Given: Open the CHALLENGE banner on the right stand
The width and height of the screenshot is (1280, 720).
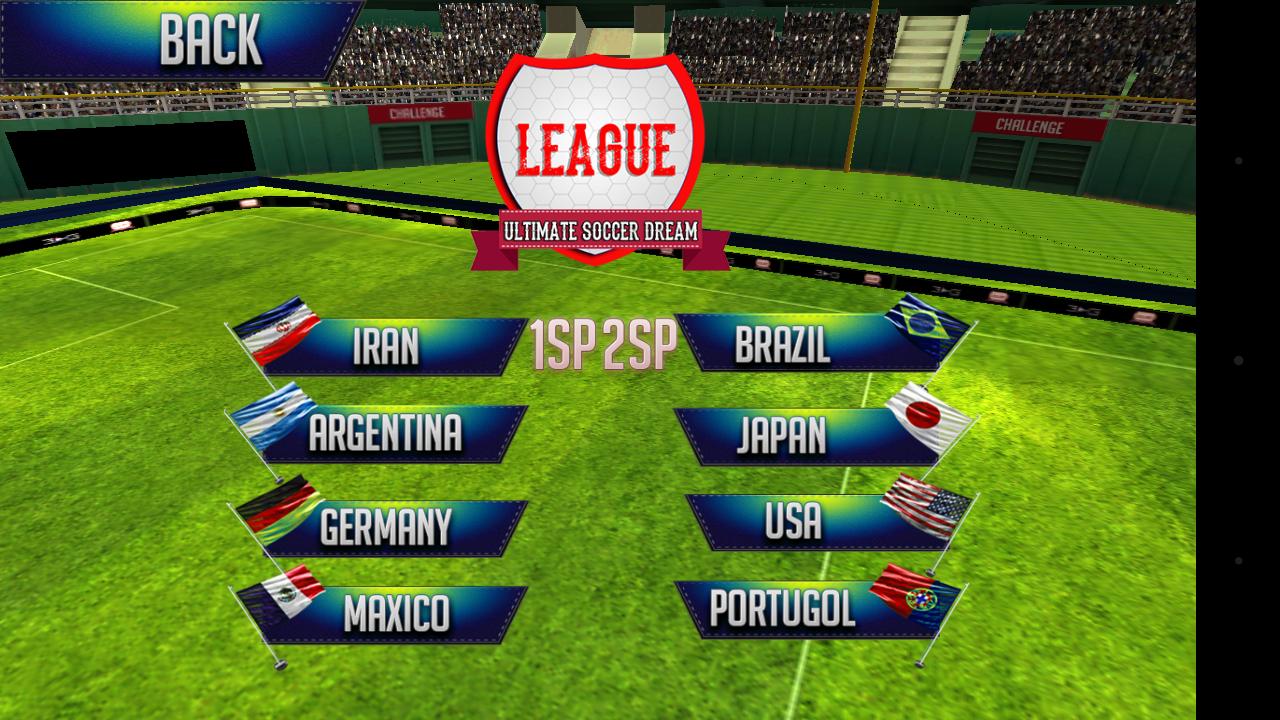Looking at the screenshot, I should (x=1031, y=127).
